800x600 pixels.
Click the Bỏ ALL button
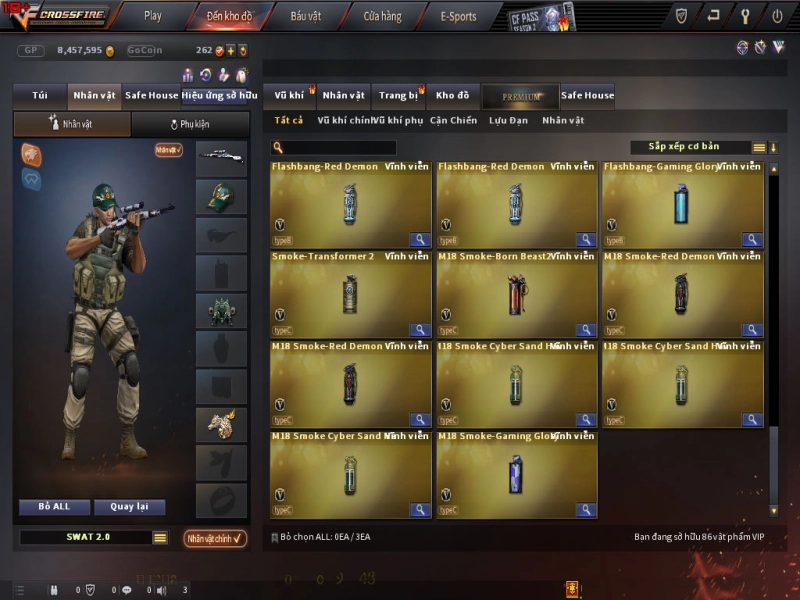[54, 507]
